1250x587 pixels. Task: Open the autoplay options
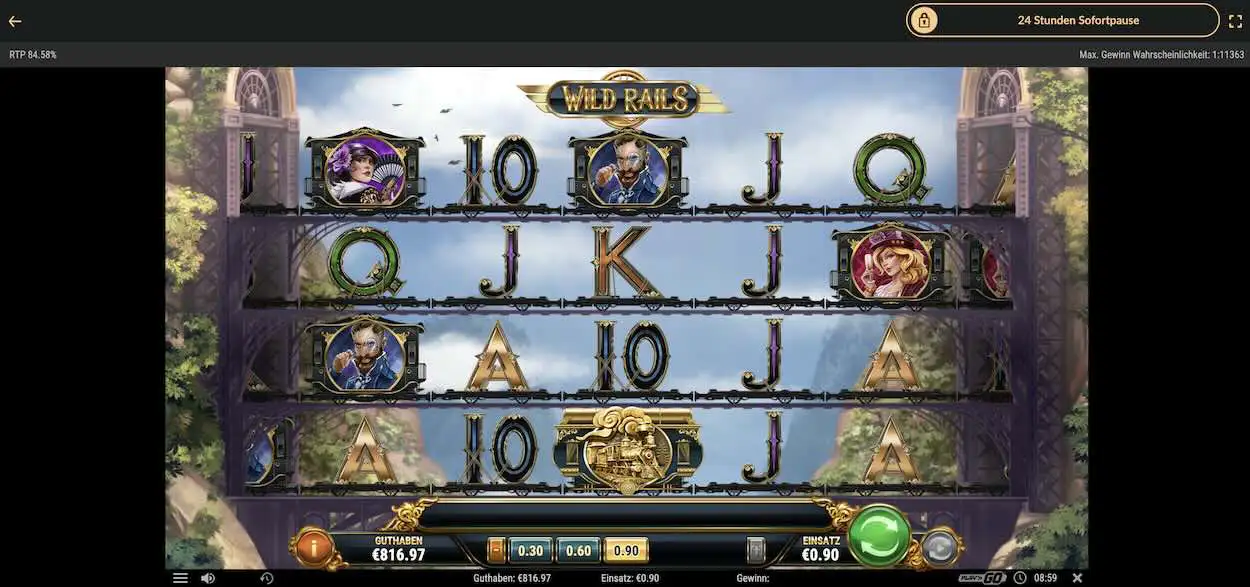pyautogui.click(x=938, y=548)
